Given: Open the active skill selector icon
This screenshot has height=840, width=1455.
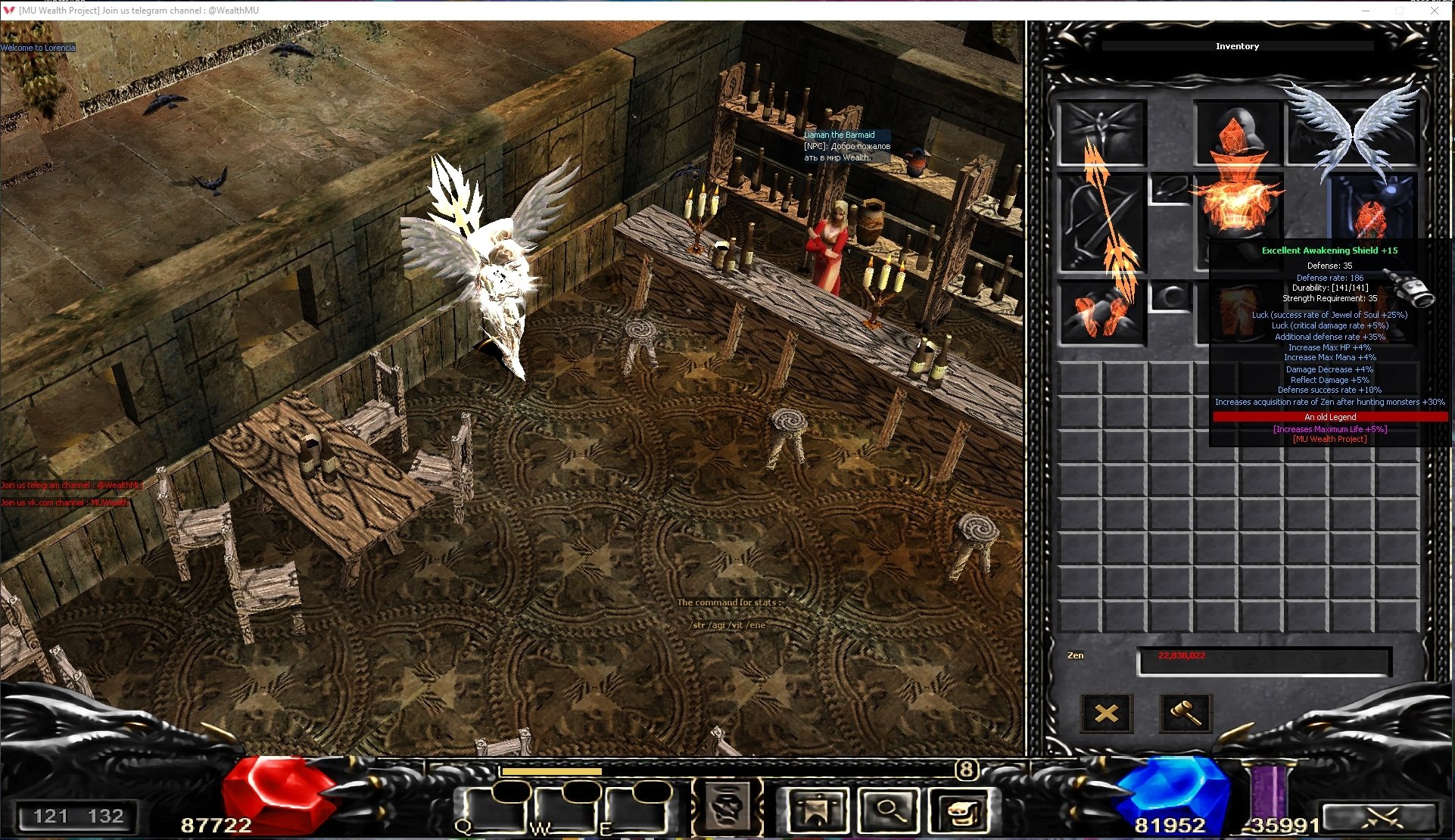Looking at the screenshot, I should [727, 807].
